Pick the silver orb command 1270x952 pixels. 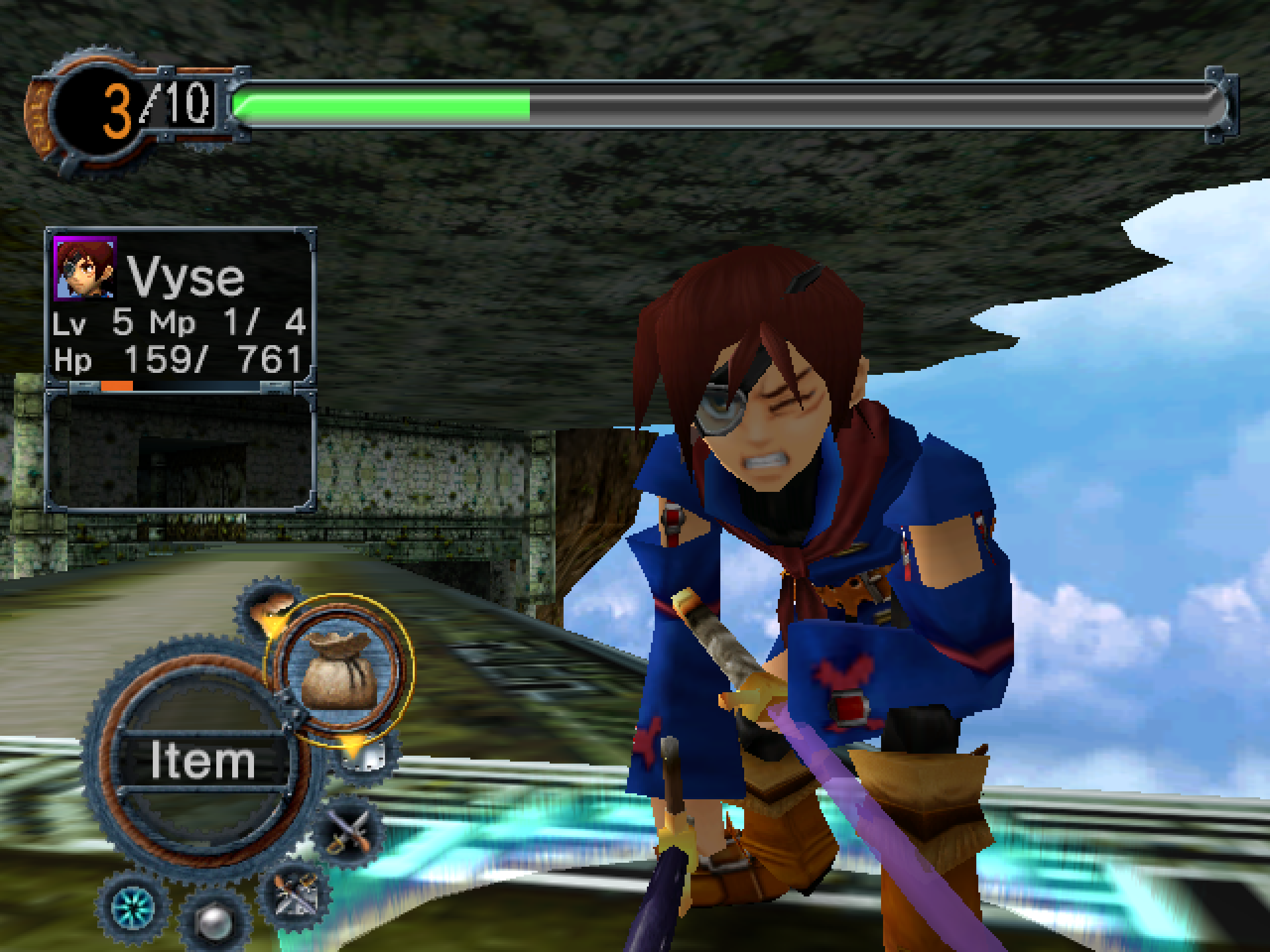coord(214,921)
